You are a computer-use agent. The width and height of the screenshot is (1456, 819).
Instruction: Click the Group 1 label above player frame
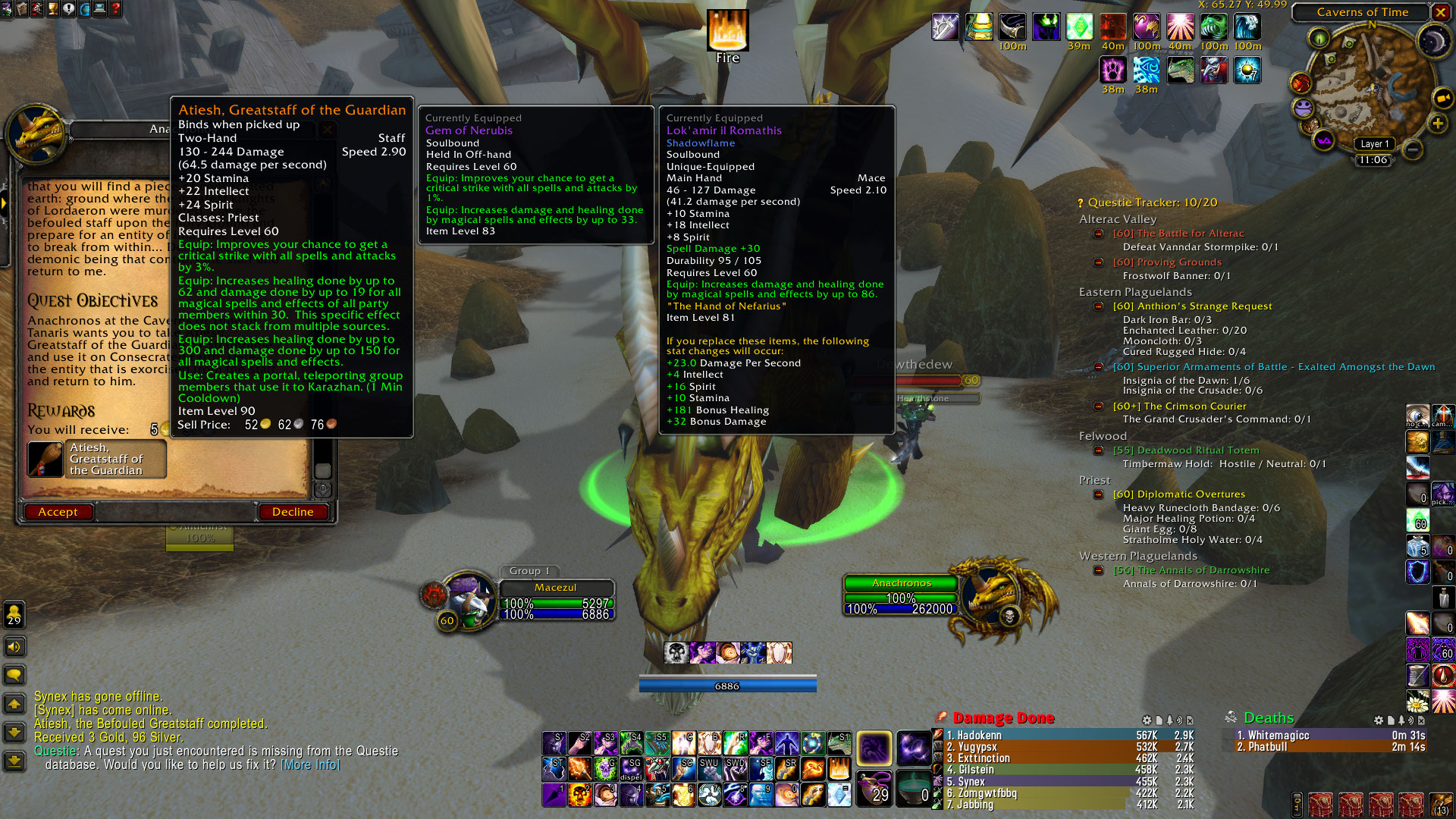(x=529, y=571)
